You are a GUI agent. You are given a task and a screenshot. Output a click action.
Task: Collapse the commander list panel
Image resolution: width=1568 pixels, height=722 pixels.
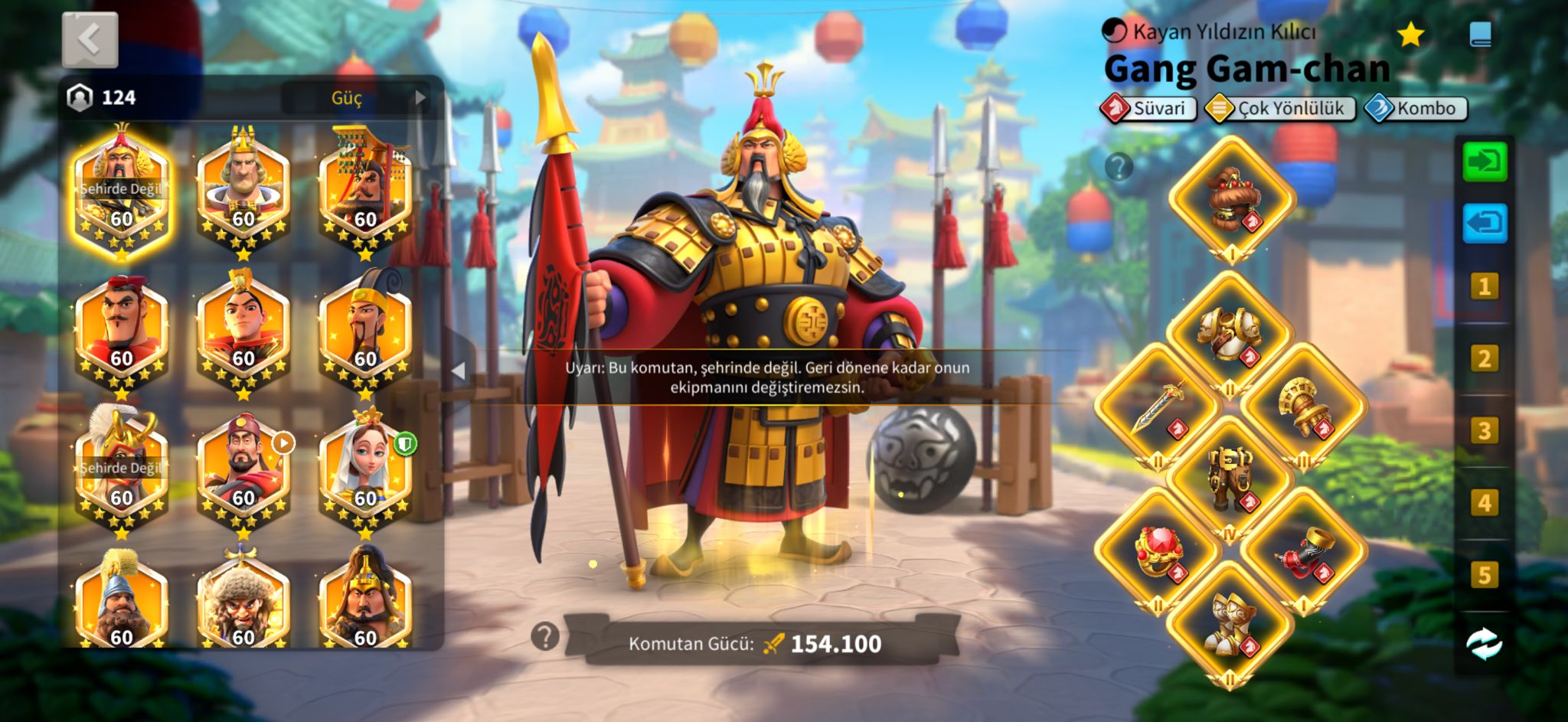pos(459,371)
